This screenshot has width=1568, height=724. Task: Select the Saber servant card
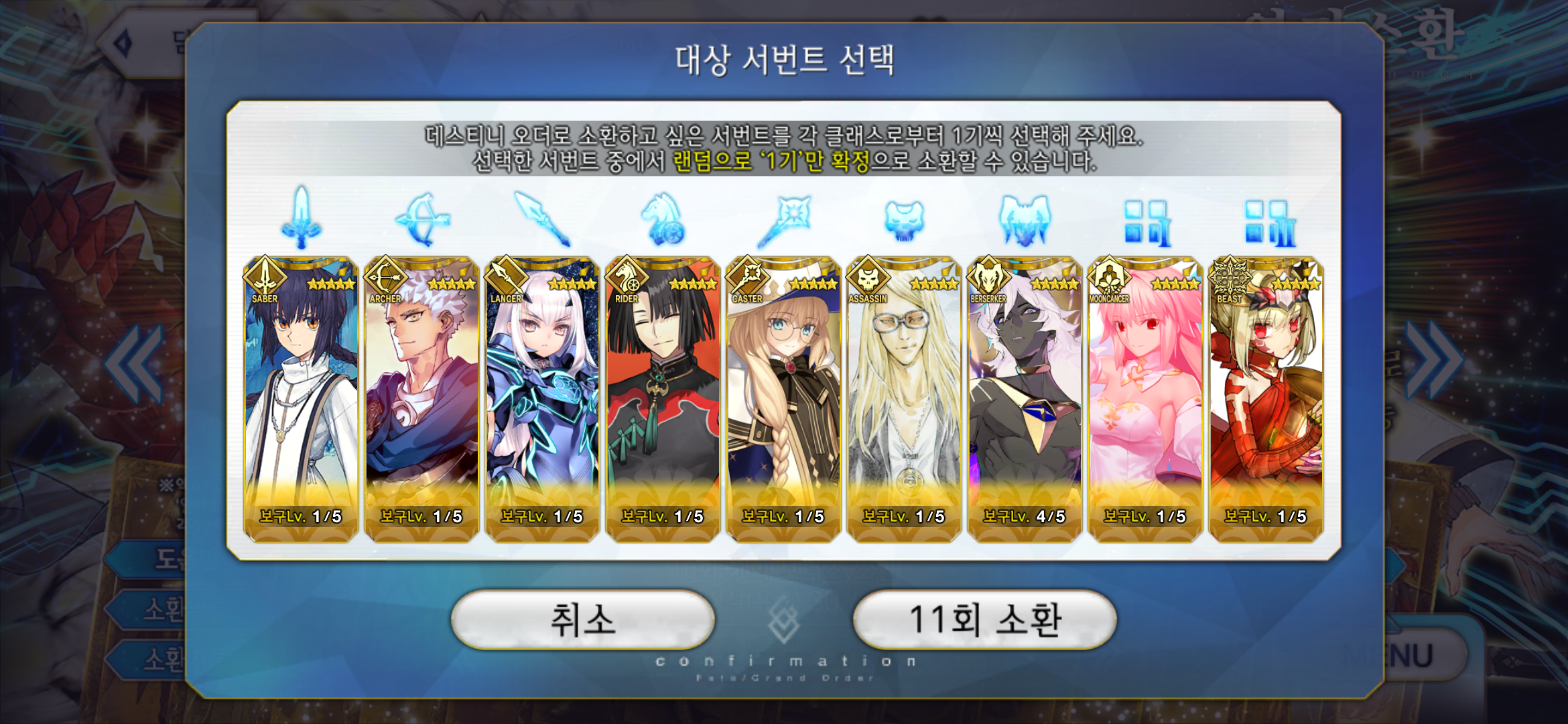point(301,399)
